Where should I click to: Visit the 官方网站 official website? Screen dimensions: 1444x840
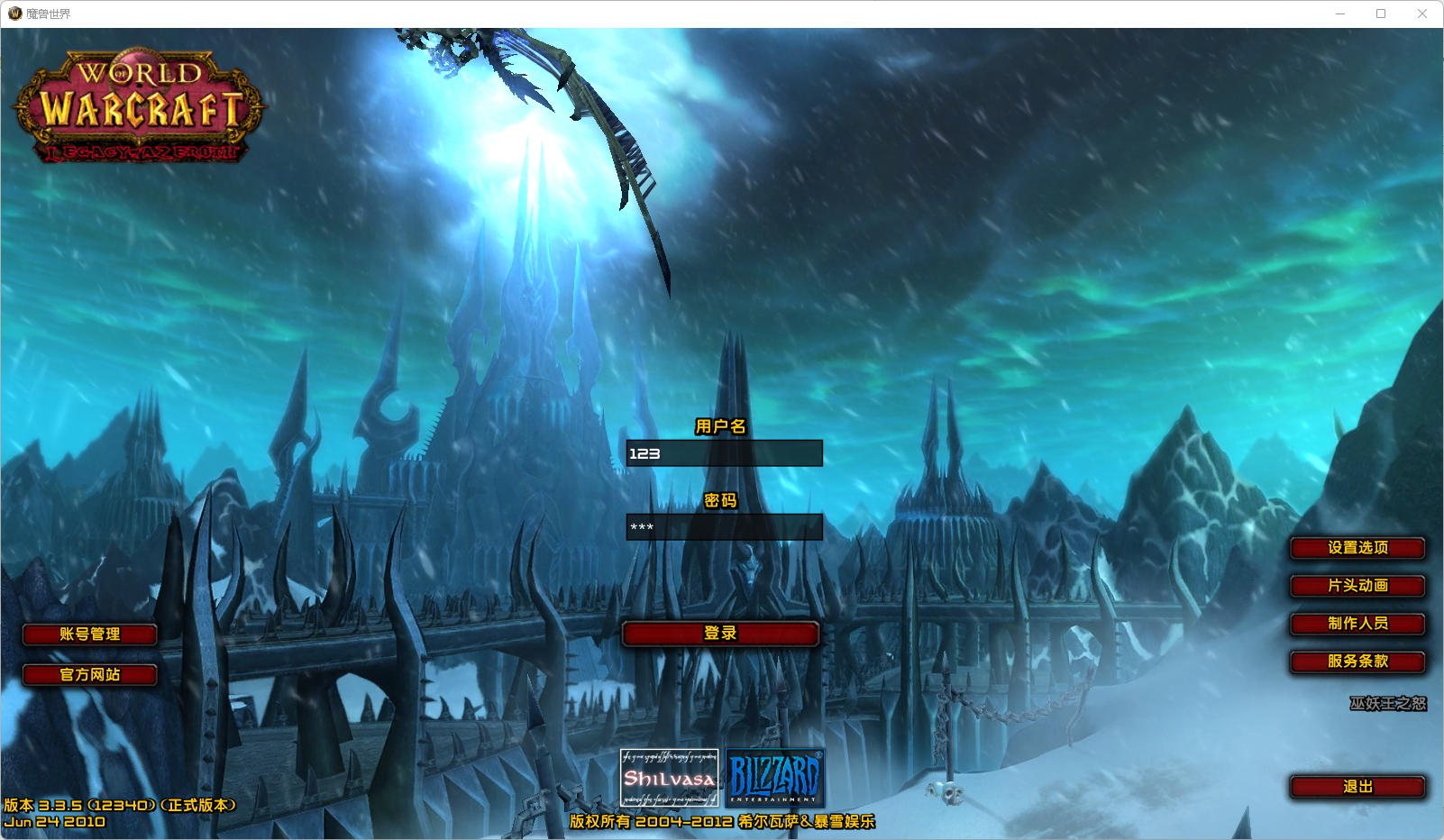point(90,675)
